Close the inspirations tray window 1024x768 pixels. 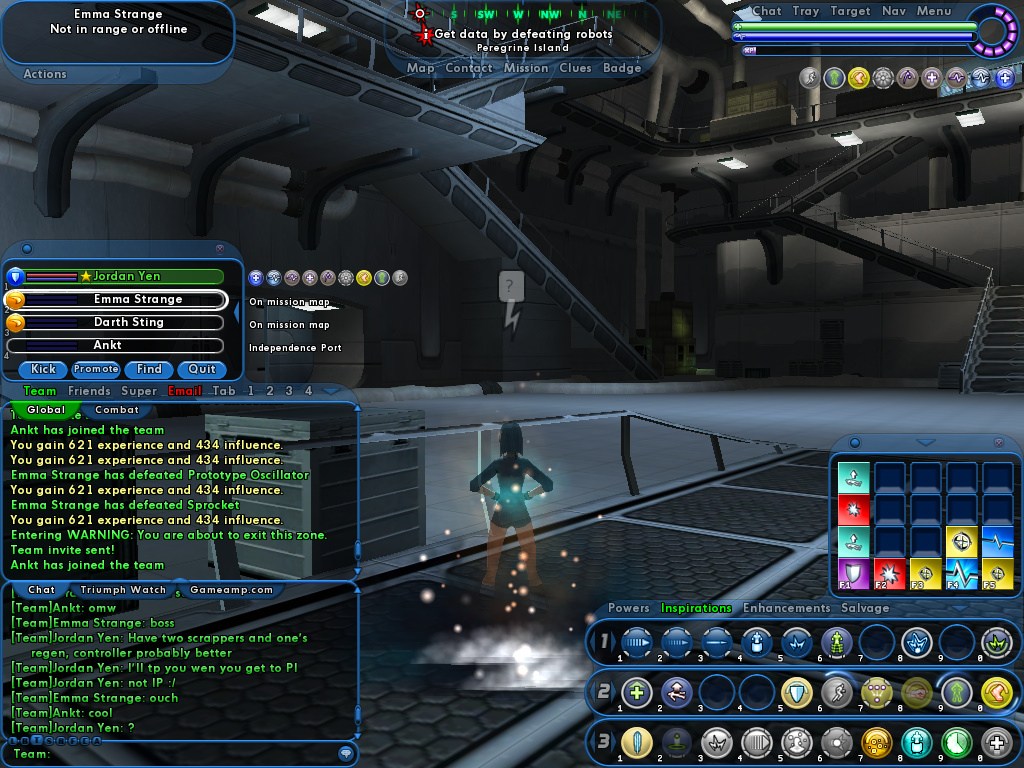click(998, 442)
